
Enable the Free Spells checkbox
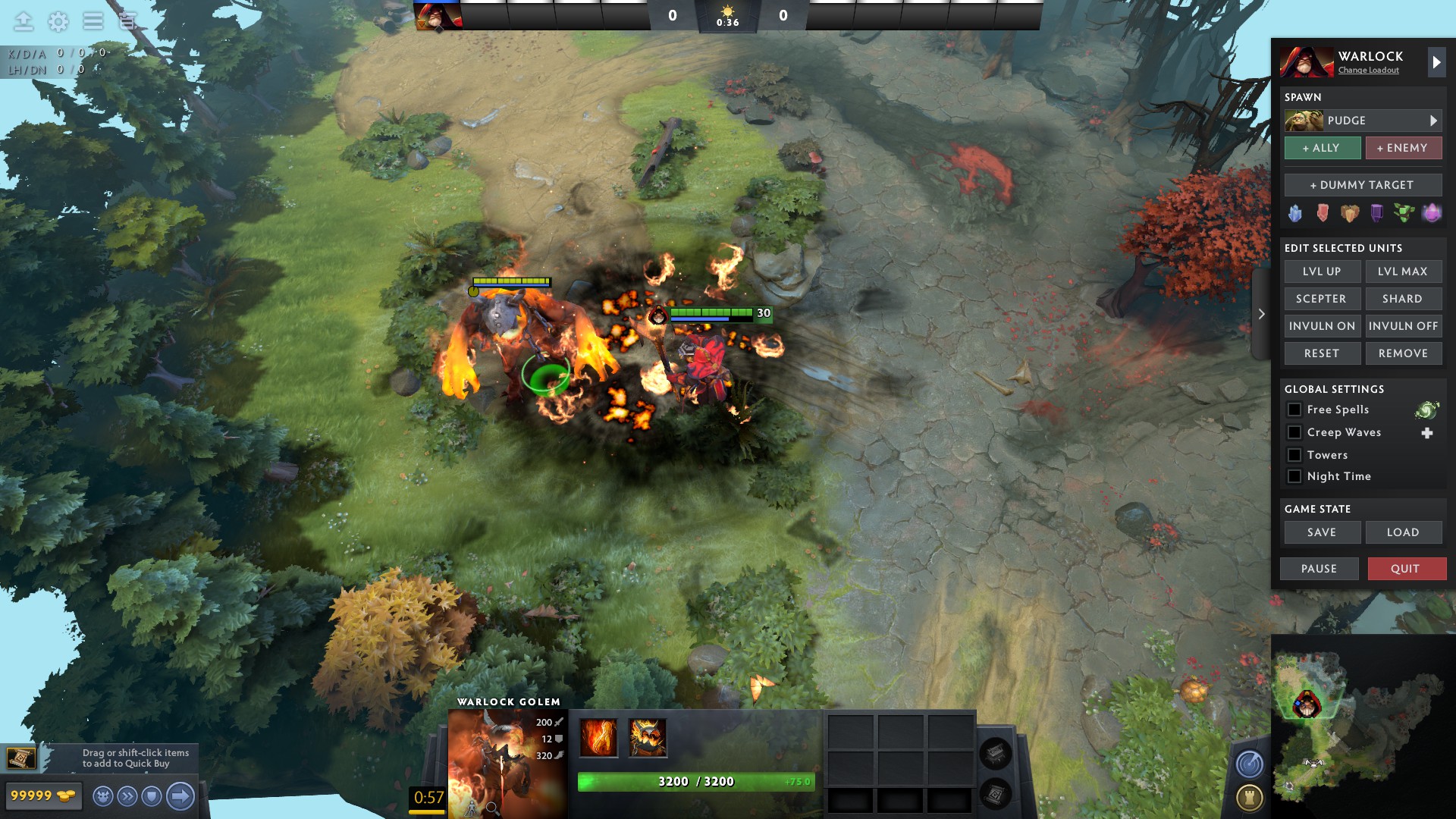(x=1295, y=409)
